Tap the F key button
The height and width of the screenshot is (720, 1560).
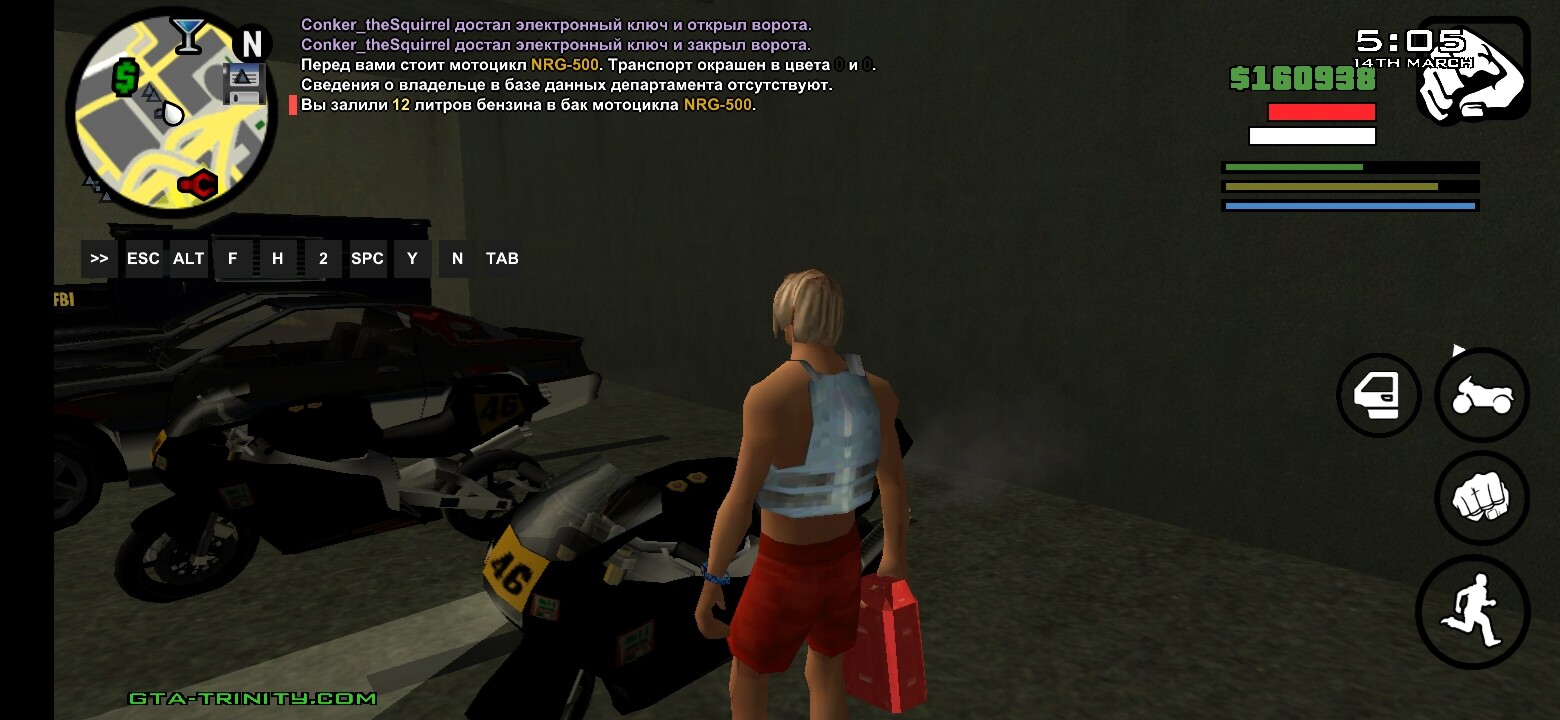pyautogui.click(x=233, y=258)
